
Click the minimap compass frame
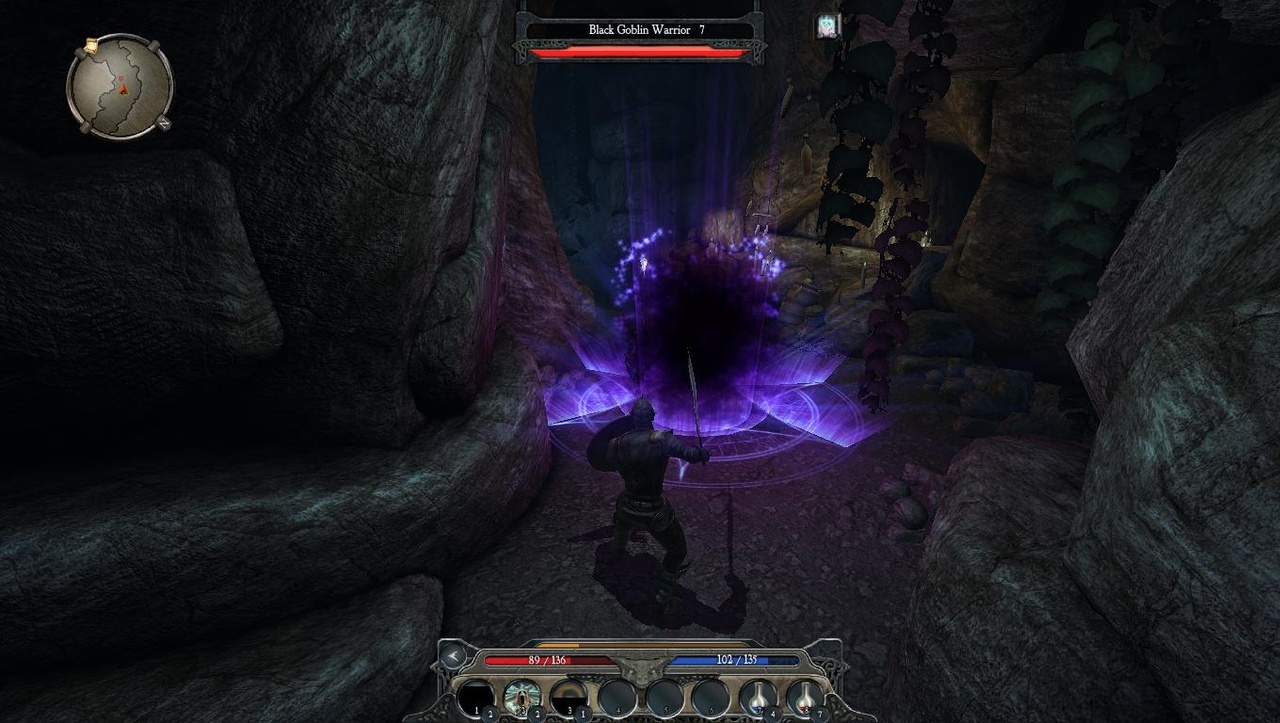click(x=119, y=85)
